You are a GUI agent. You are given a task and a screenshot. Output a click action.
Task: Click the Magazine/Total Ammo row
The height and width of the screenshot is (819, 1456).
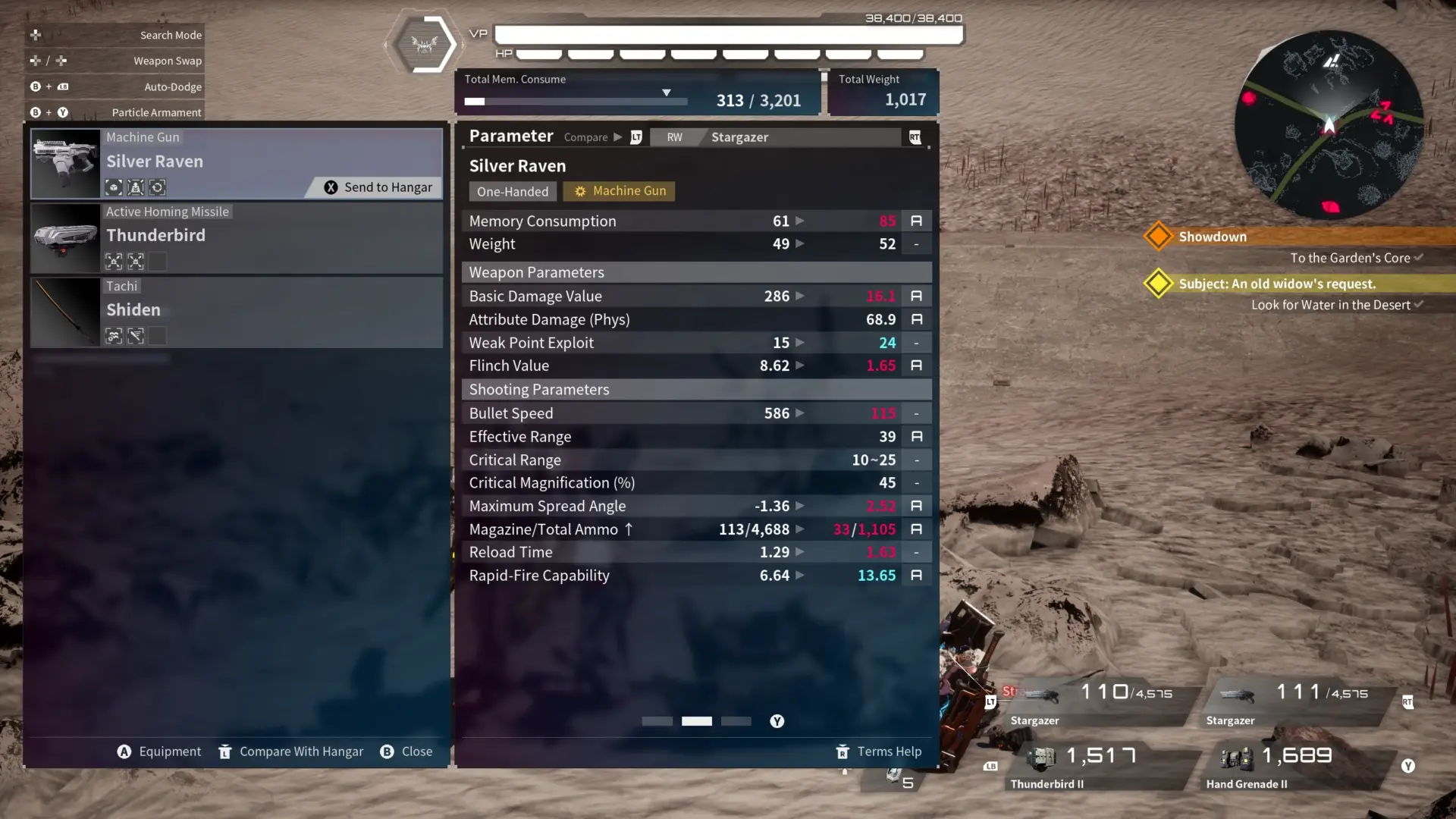(x=695, y=529)
